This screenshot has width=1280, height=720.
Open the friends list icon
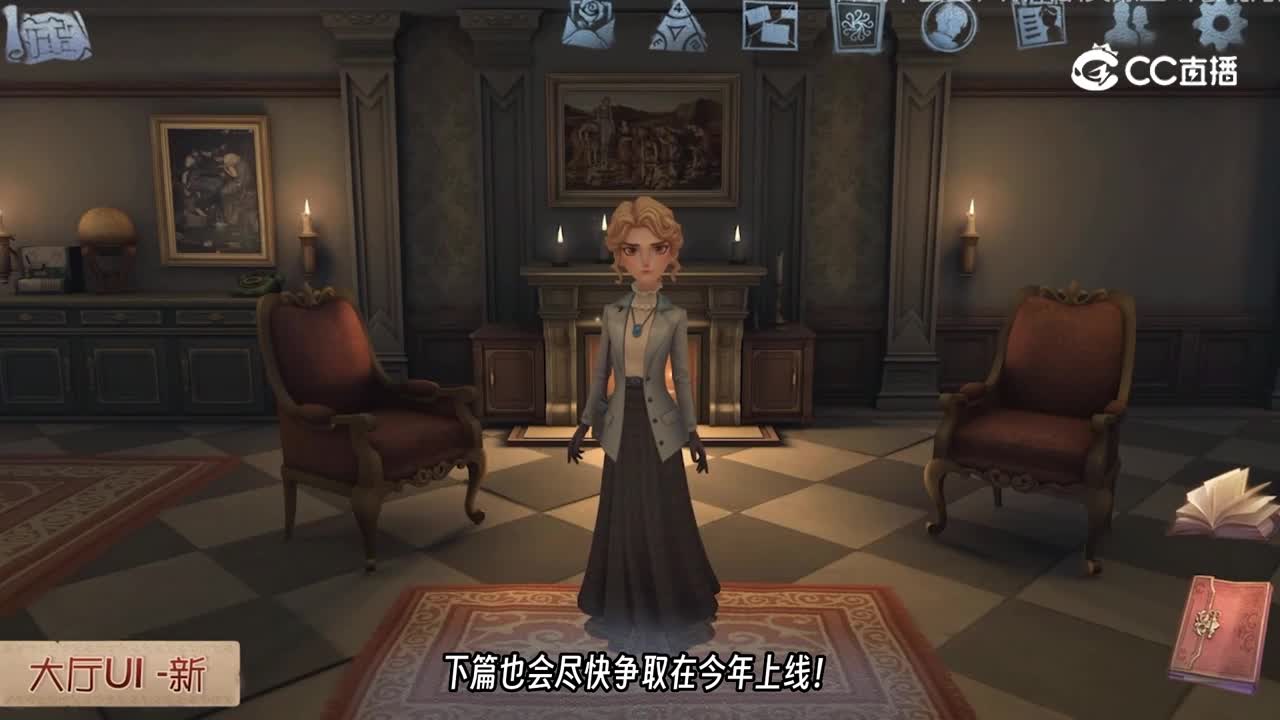tap(1130, 22)
